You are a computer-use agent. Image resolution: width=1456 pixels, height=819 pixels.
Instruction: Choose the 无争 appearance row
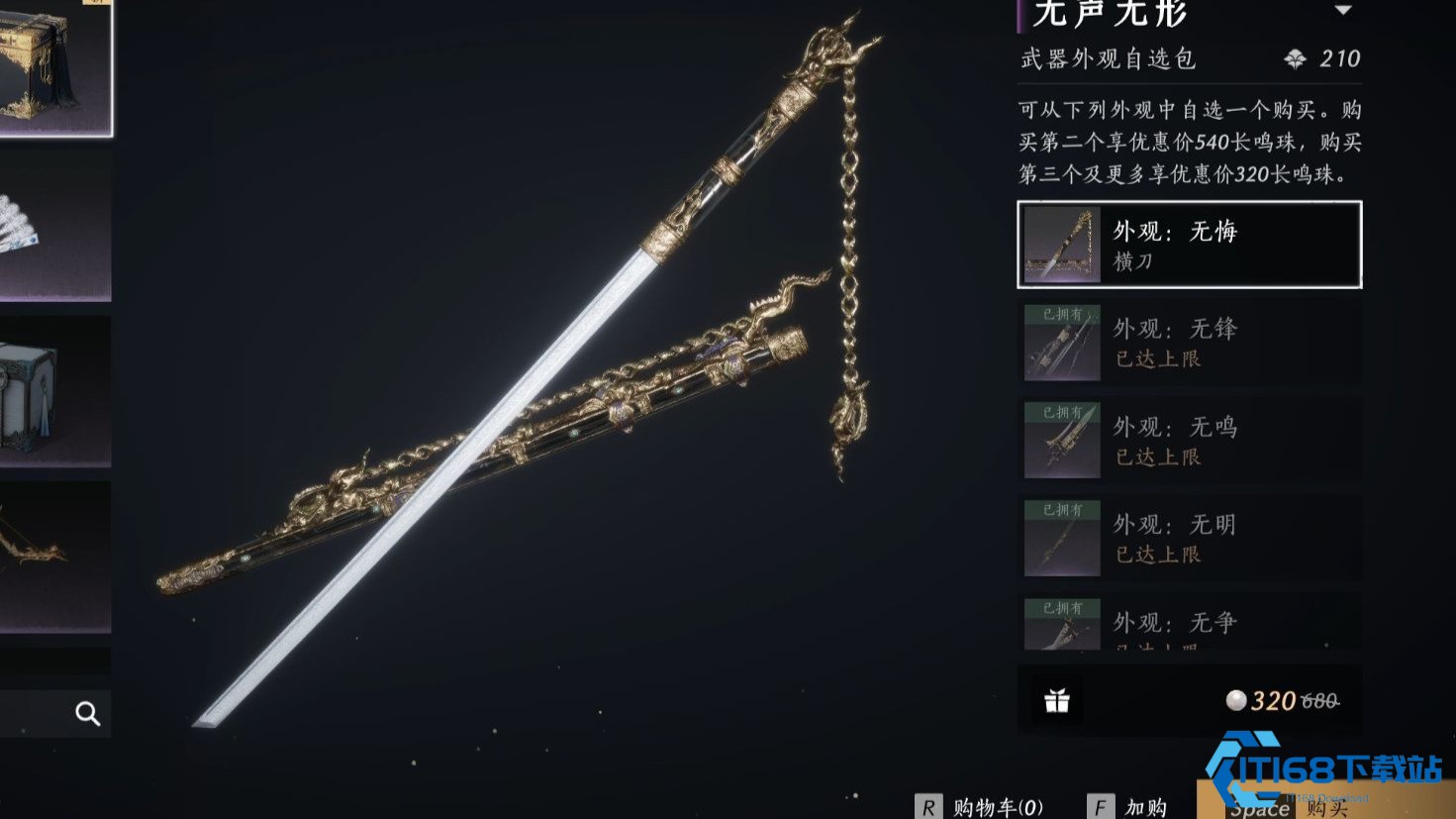coord(1189,624)
